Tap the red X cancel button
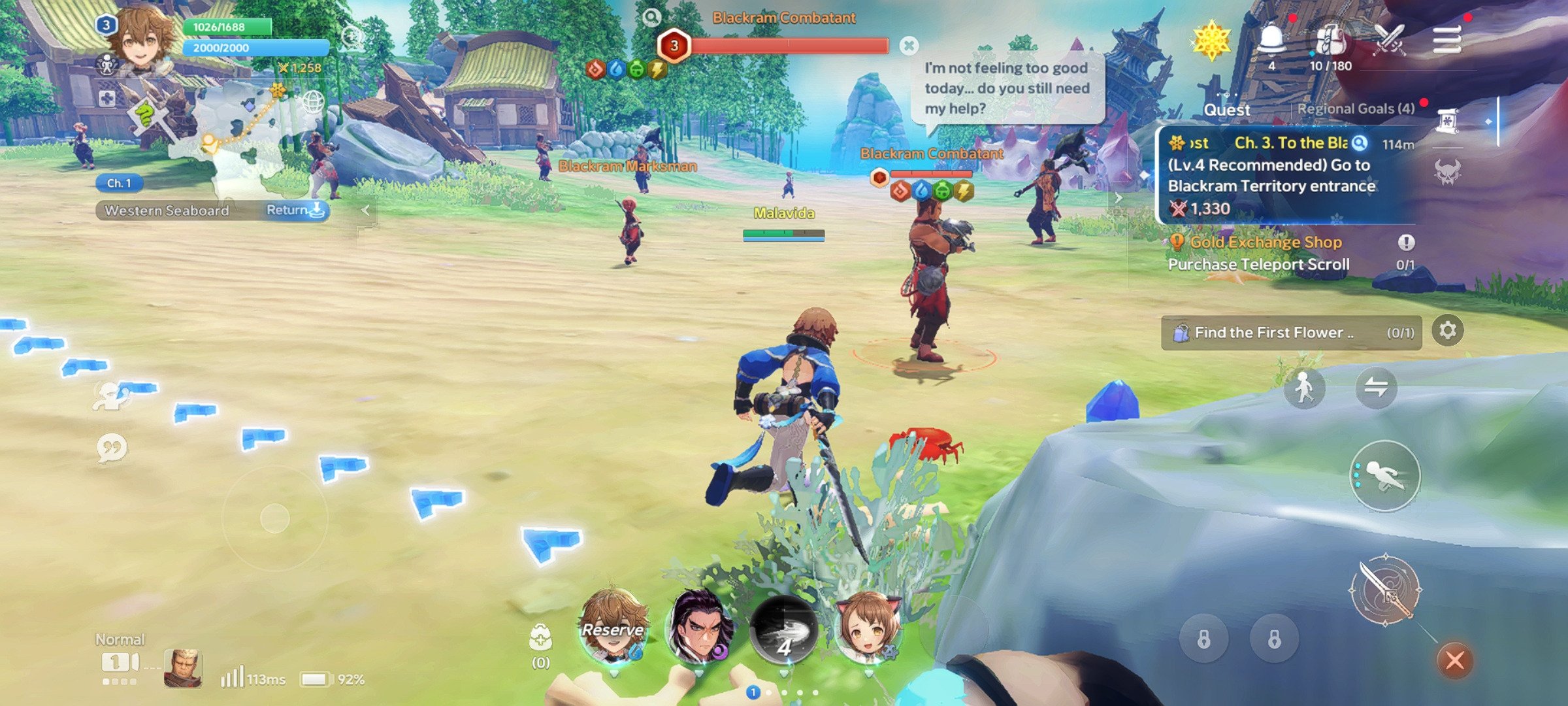Viewport: 1568px width, 706px height. tap(1454, 660)
